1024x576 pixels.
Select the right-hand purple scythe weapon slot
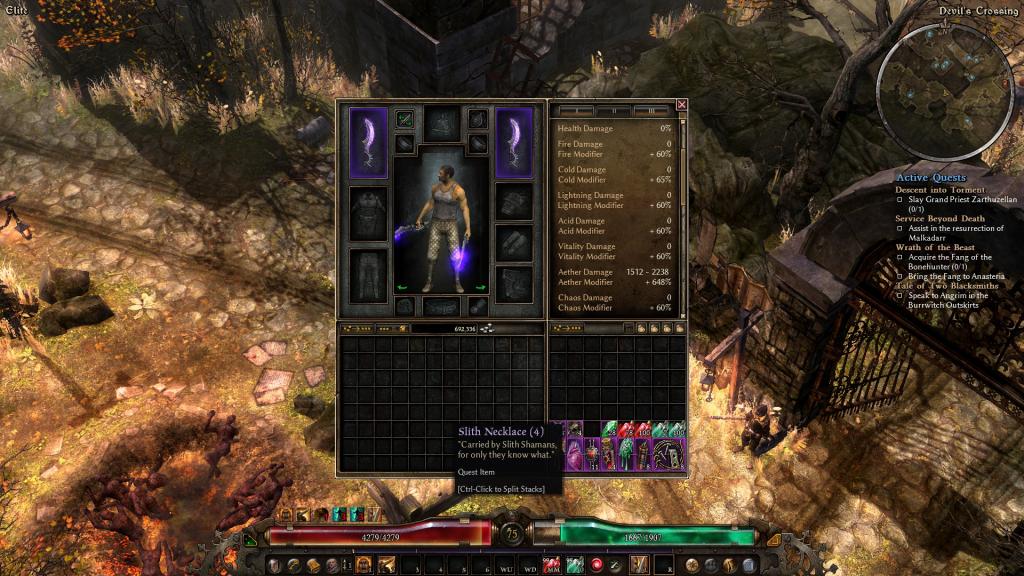coord(515,142)
